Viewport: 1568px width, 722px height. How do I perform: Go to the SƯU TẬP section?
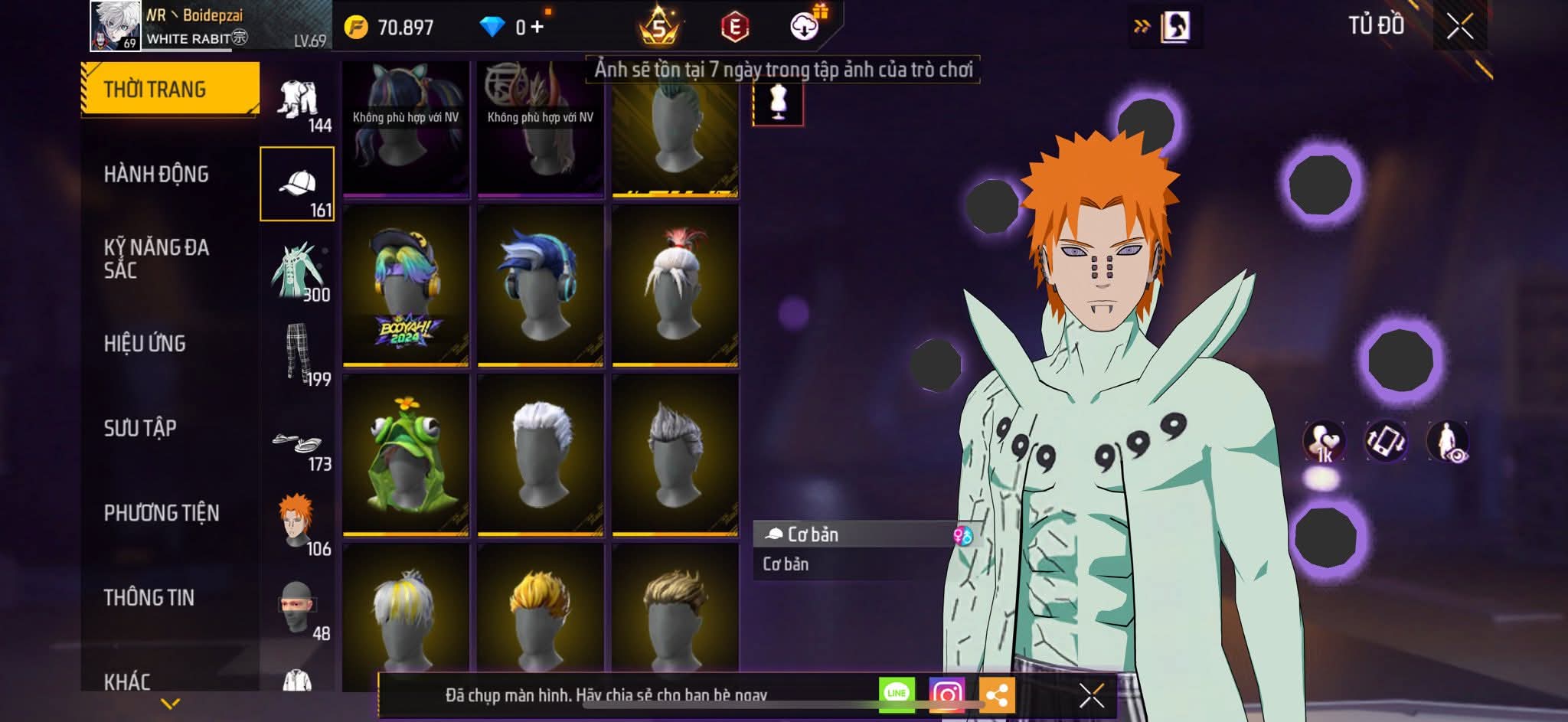pos(140,427)
